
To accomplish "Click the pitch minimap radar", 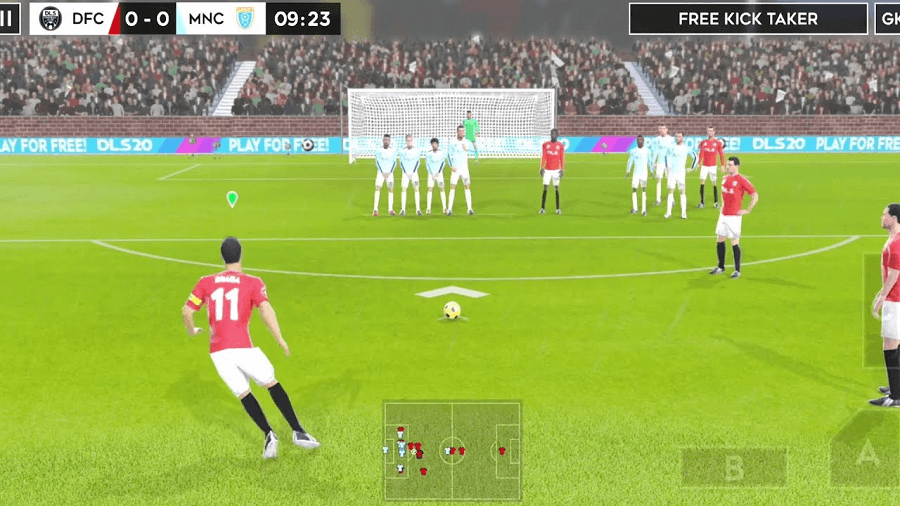I will pos(452,451).
